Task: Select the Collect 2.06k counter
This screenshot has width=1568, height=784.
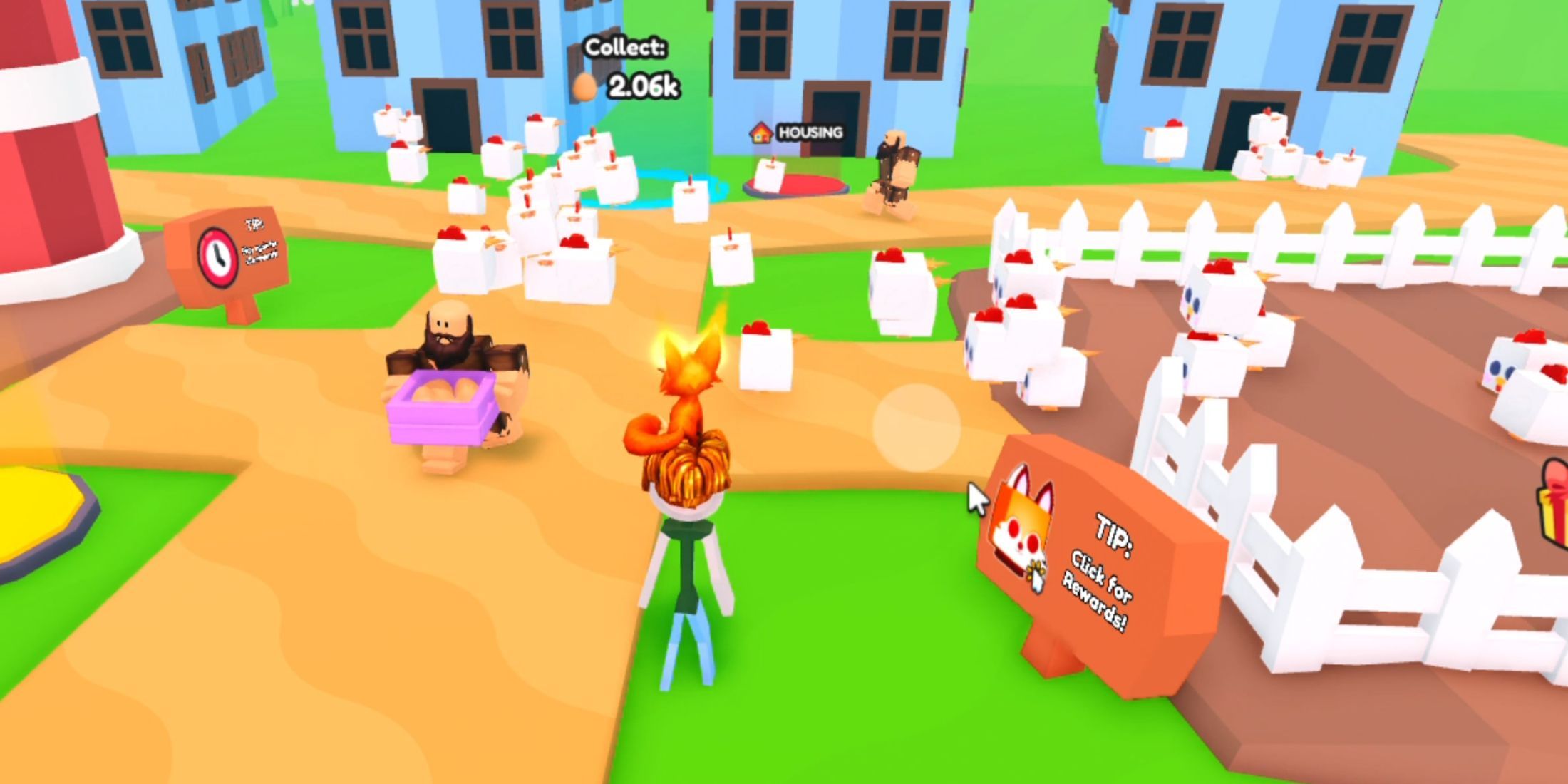Action: point(631,68)
